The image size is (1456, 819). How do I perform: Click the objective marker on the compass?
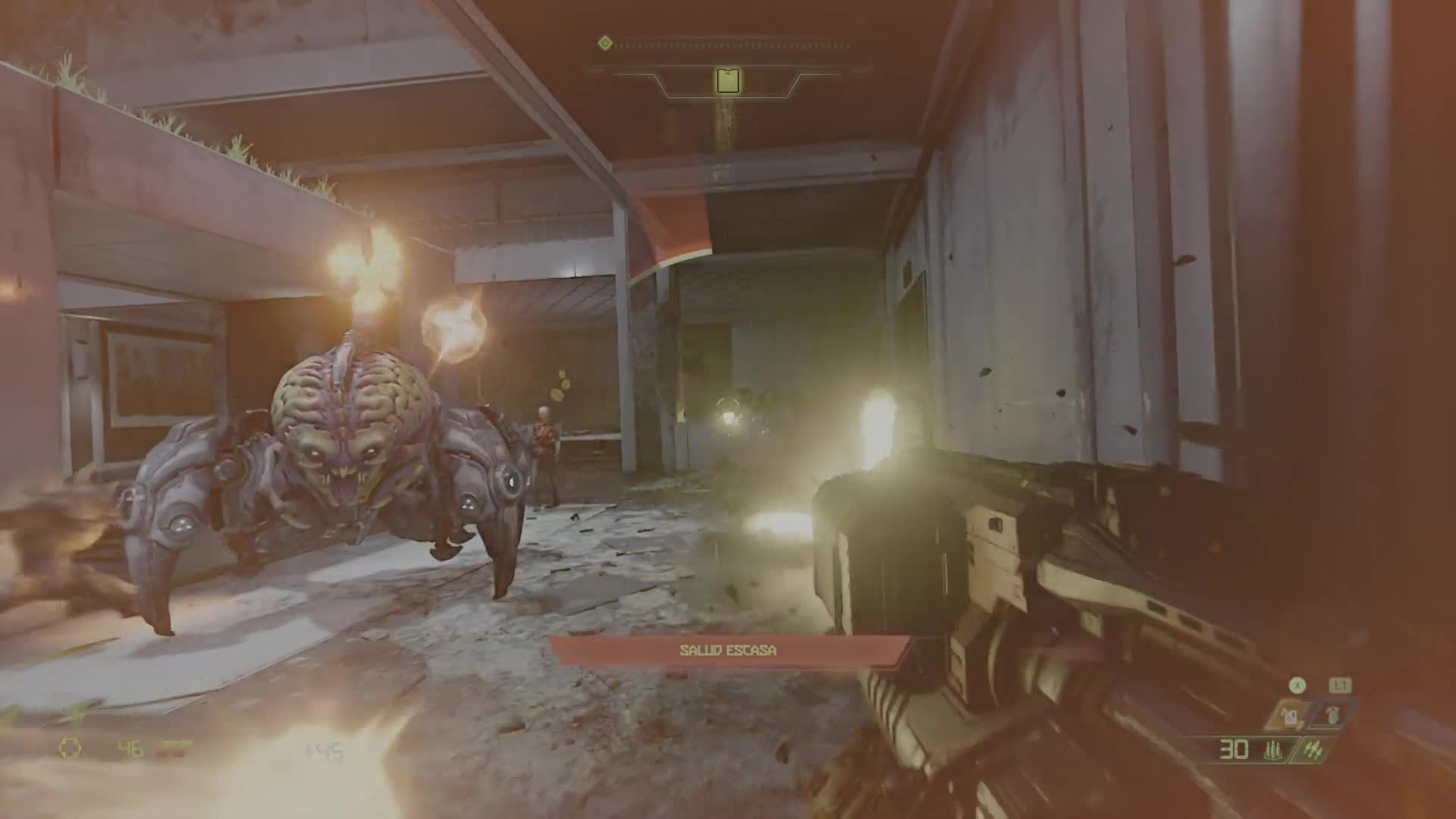click(x=728, y=80)
